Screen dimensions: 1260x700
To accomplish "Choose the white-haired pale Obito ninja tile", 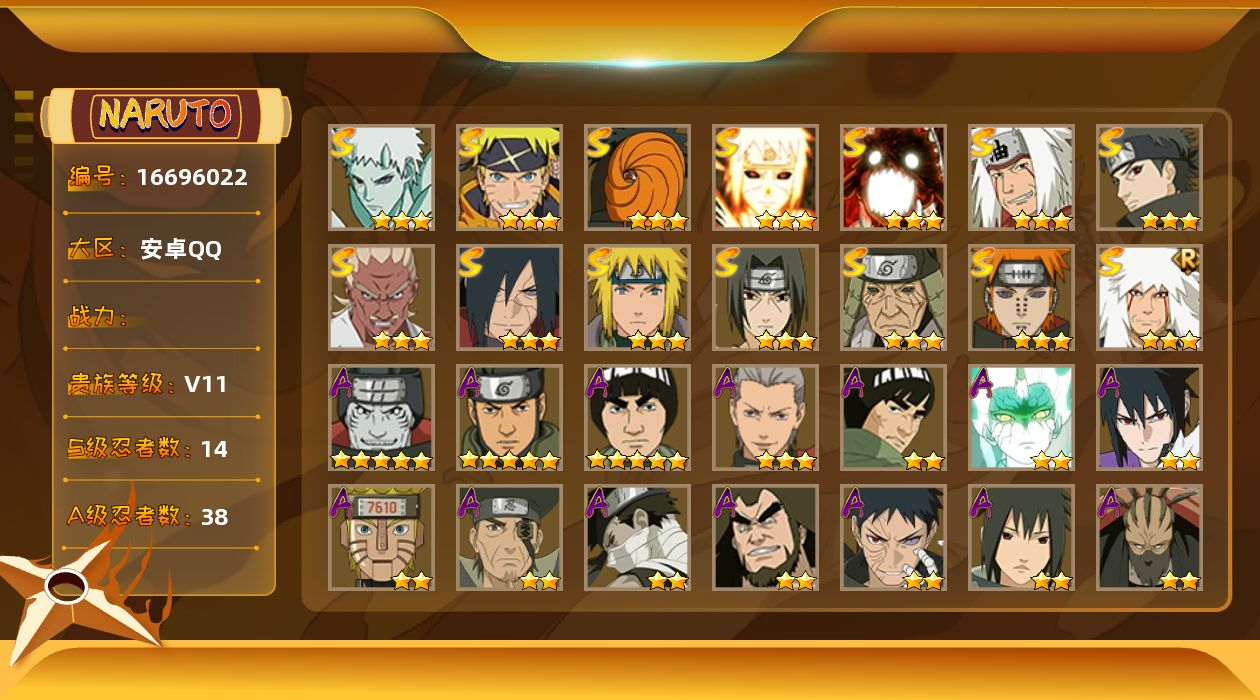I will (x=381, y=177).
